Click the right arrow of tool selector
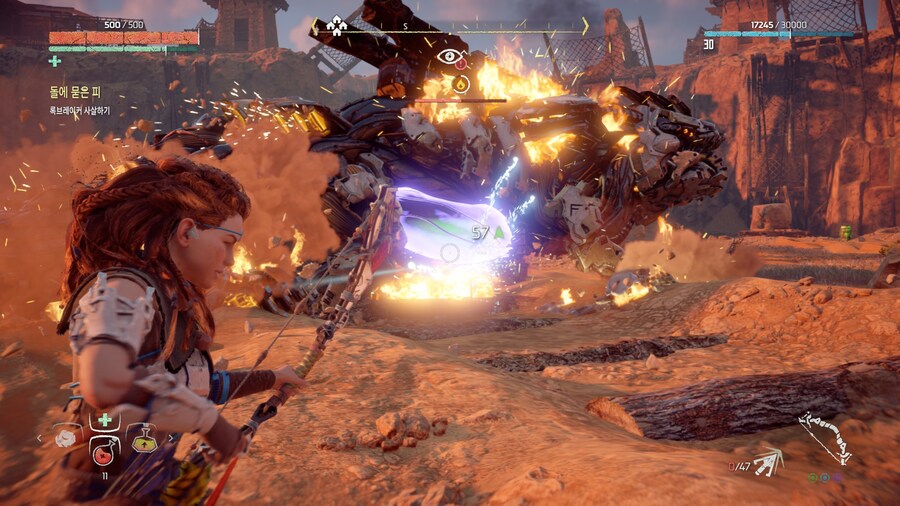Viewport: 900px width, 506px height. click(170, 437)
